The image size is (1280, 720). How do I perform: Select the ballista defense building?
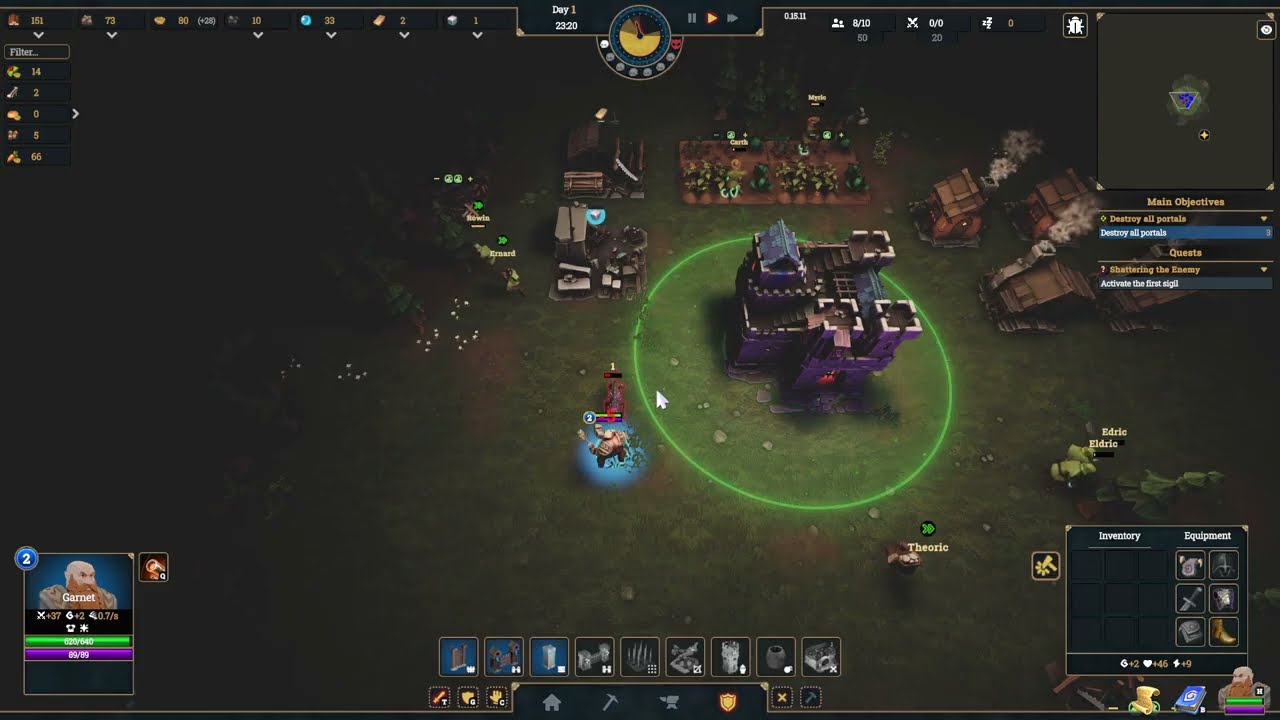pyautogui.click(x=685, y=657)
